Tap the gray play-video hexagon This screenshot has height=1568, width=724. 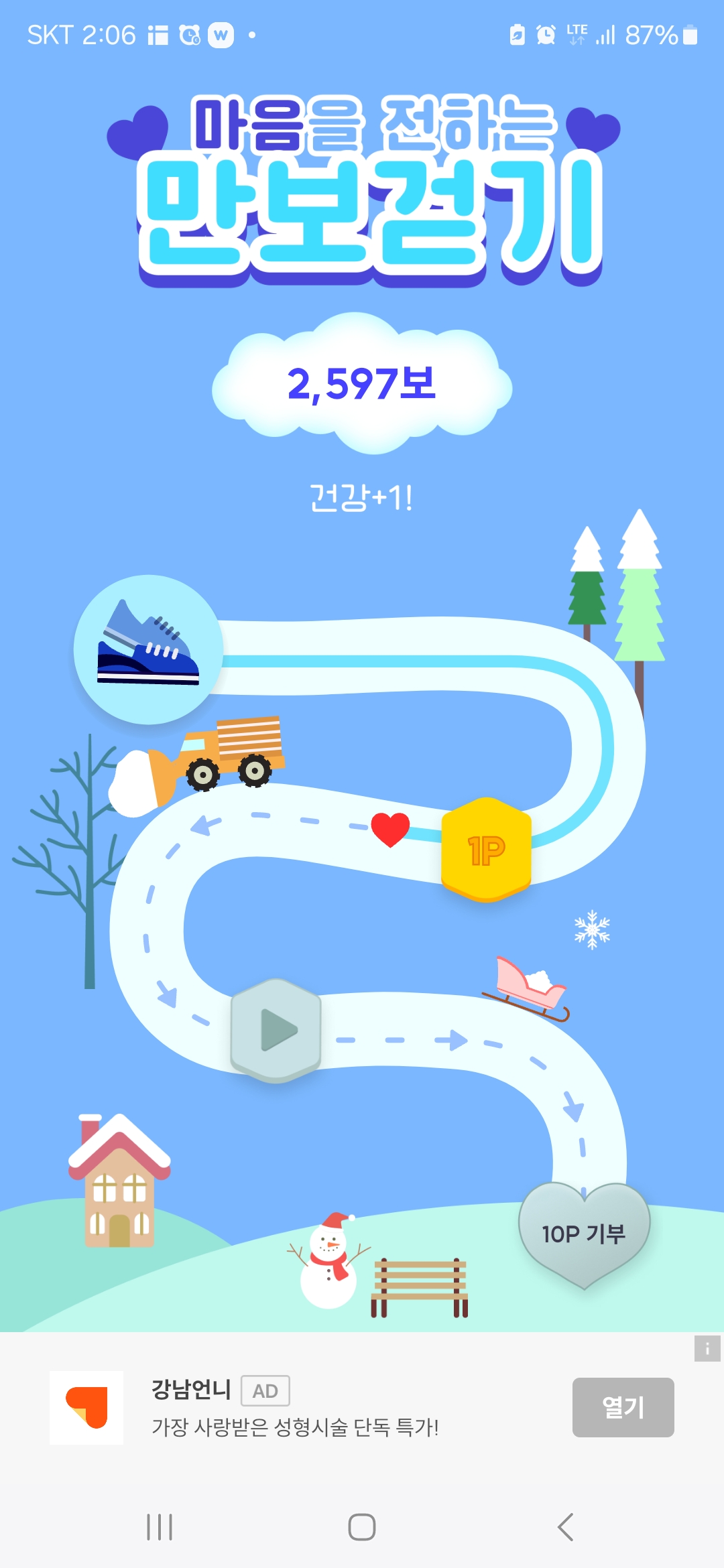pyautogui.click(x=276, y=1030)
